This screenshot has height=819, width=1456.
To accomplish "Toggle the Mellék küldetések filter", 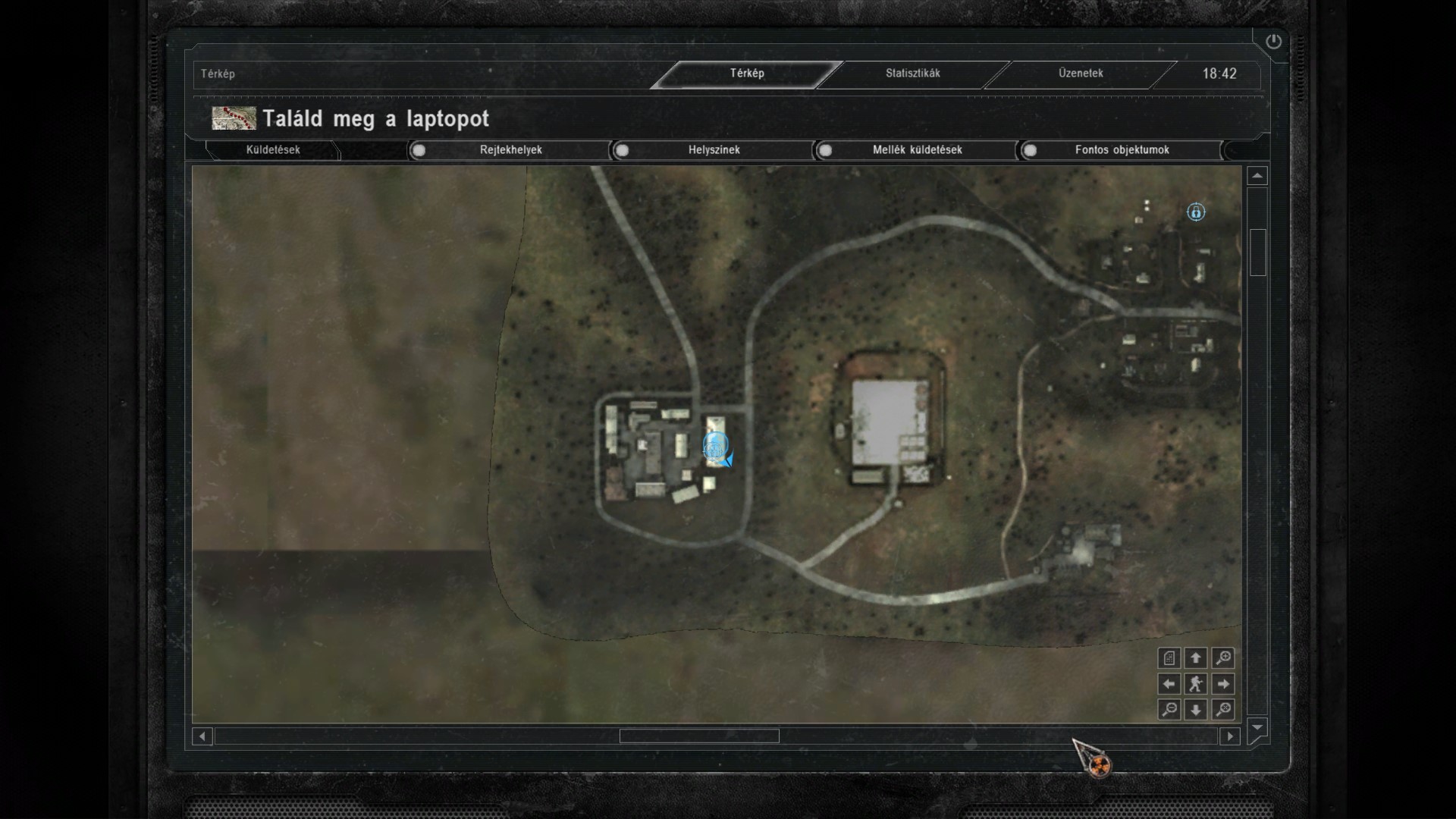I will coord(825,150).
